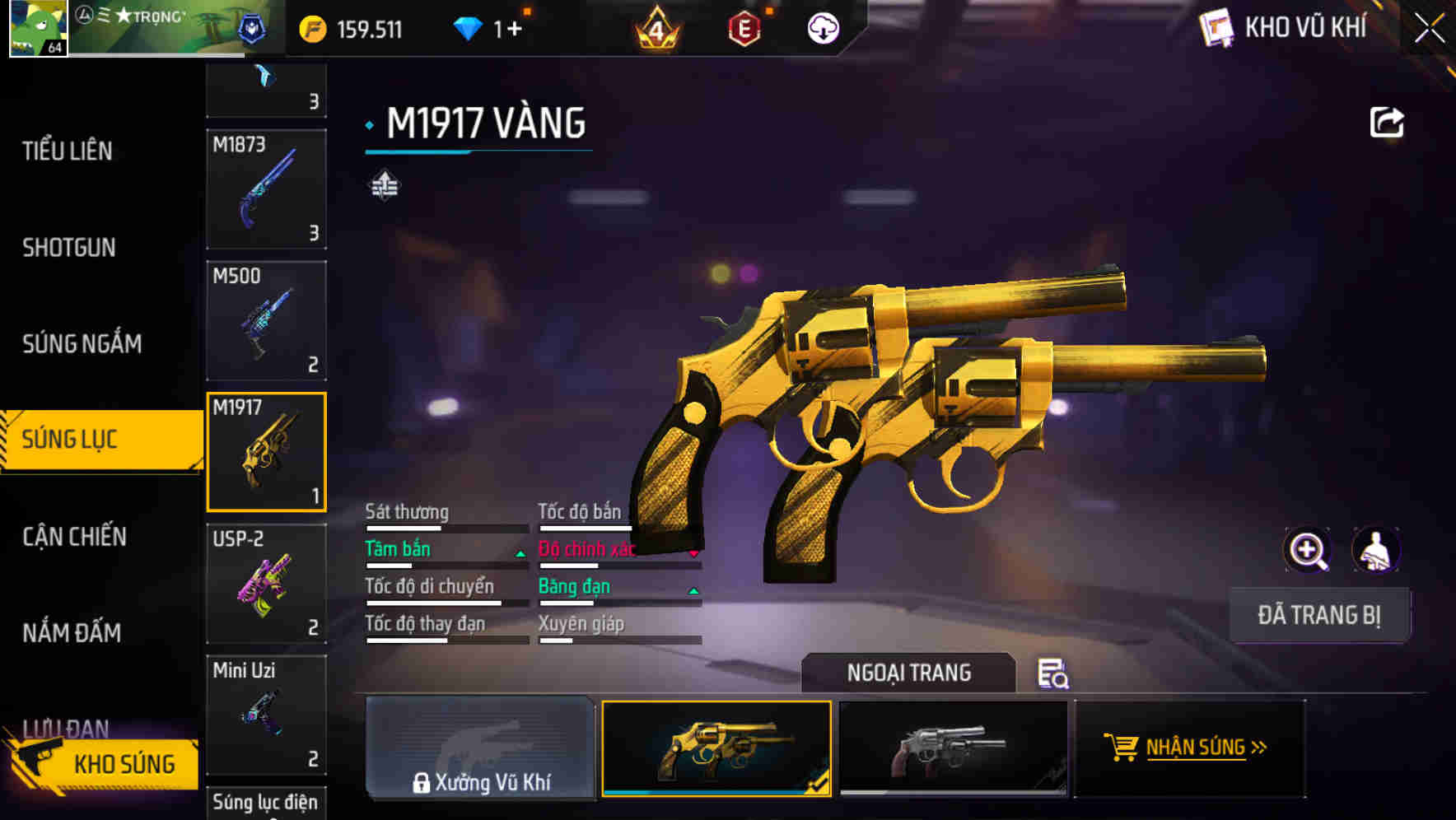Open the cloud download icon in top bar

tap(821, 27)
